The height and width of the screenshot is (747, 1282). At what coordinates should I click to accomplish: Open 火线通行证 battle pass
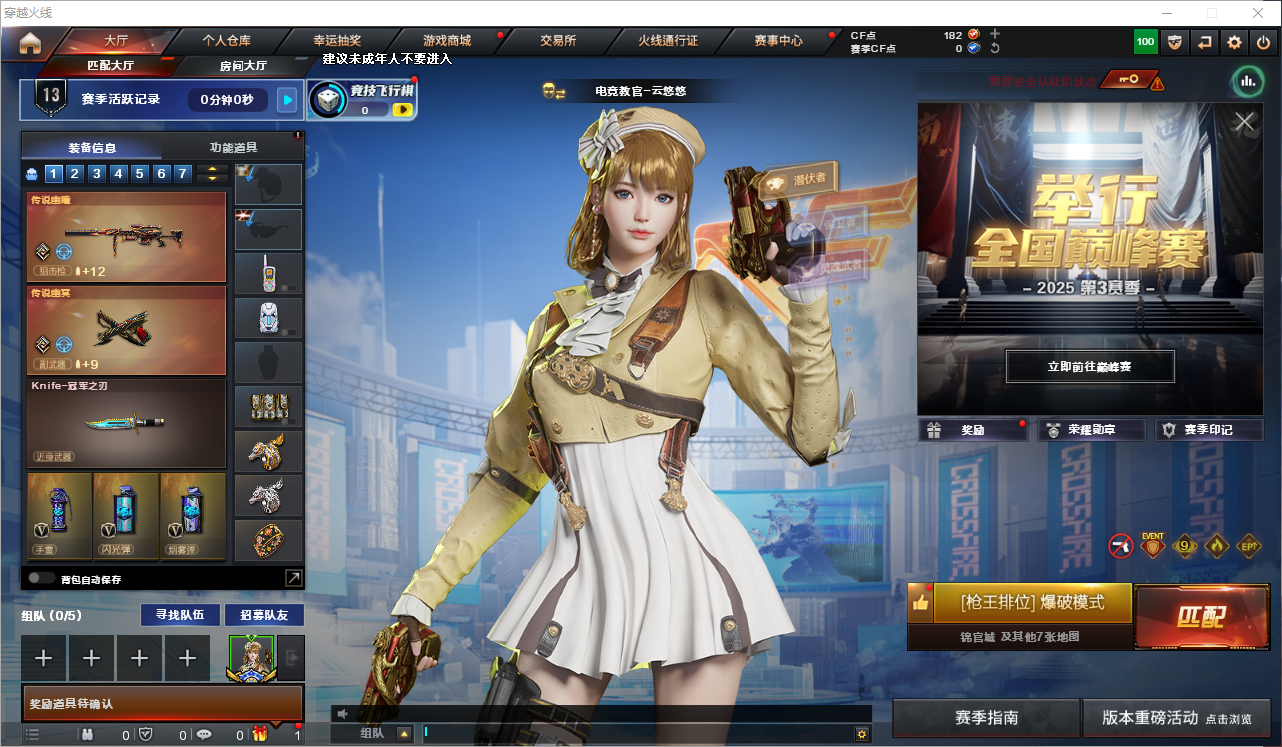click(x=668, y=41)
